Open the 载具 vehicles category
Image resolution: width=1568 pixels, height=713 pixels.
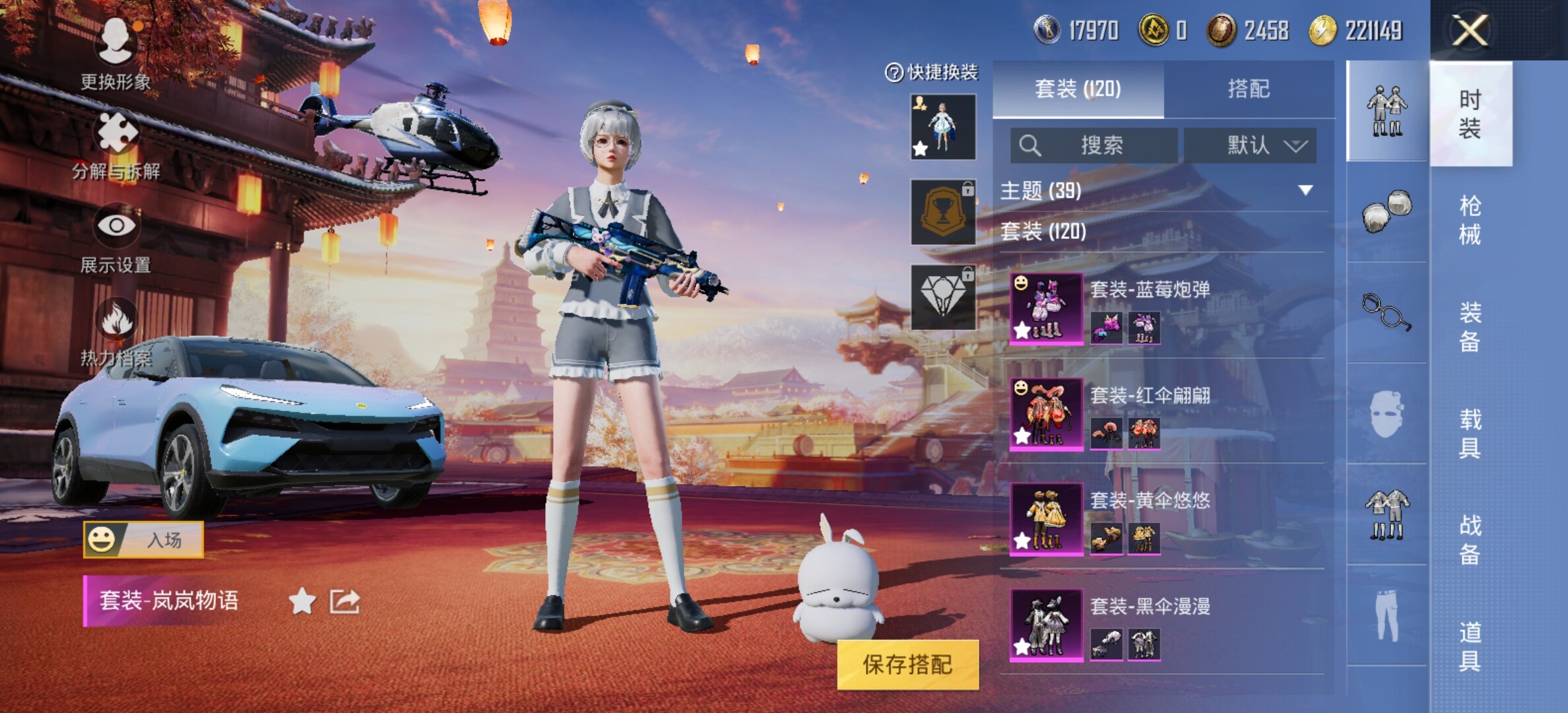1470,433
